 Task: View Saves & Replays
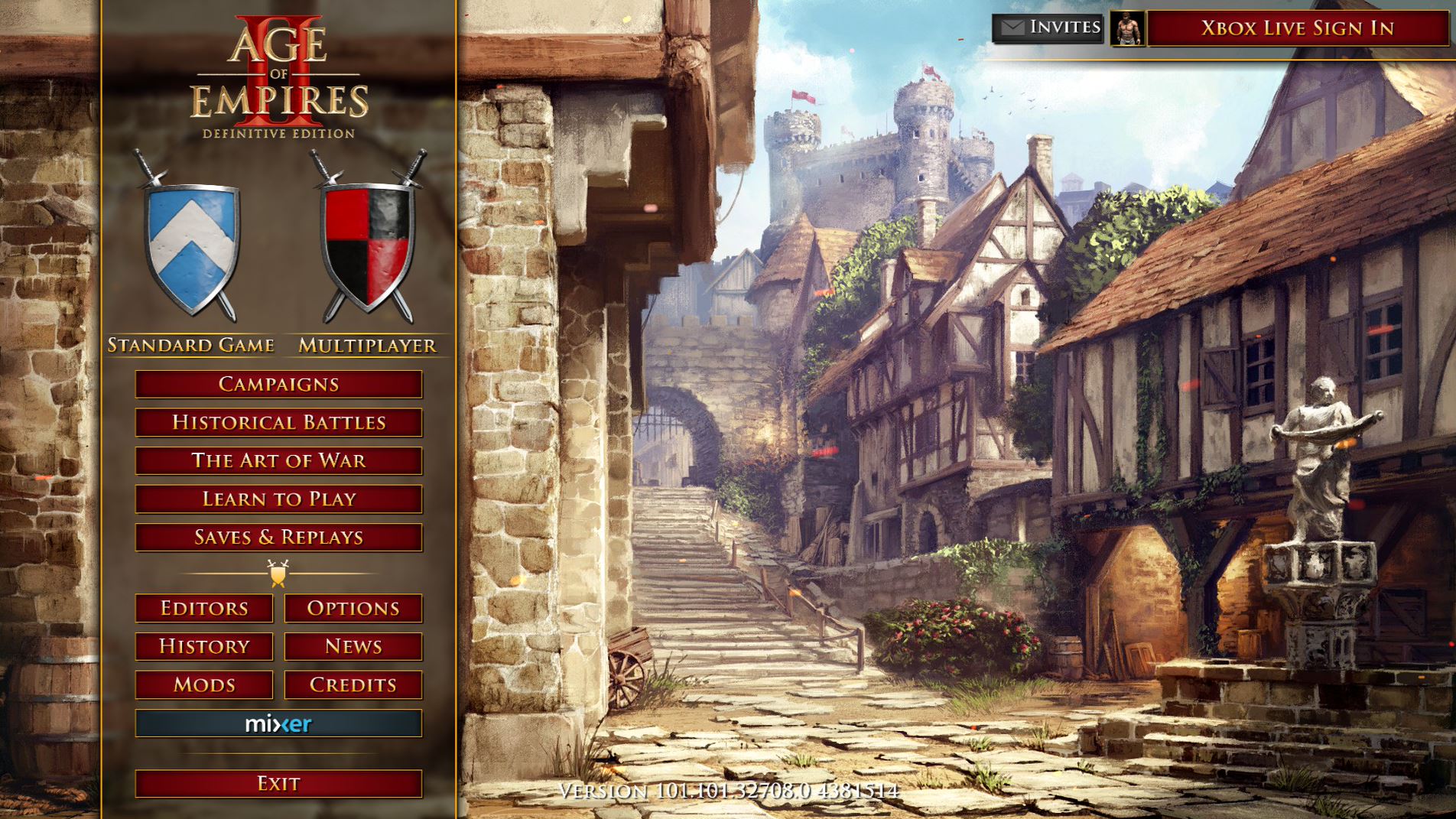tap(277, 538)
